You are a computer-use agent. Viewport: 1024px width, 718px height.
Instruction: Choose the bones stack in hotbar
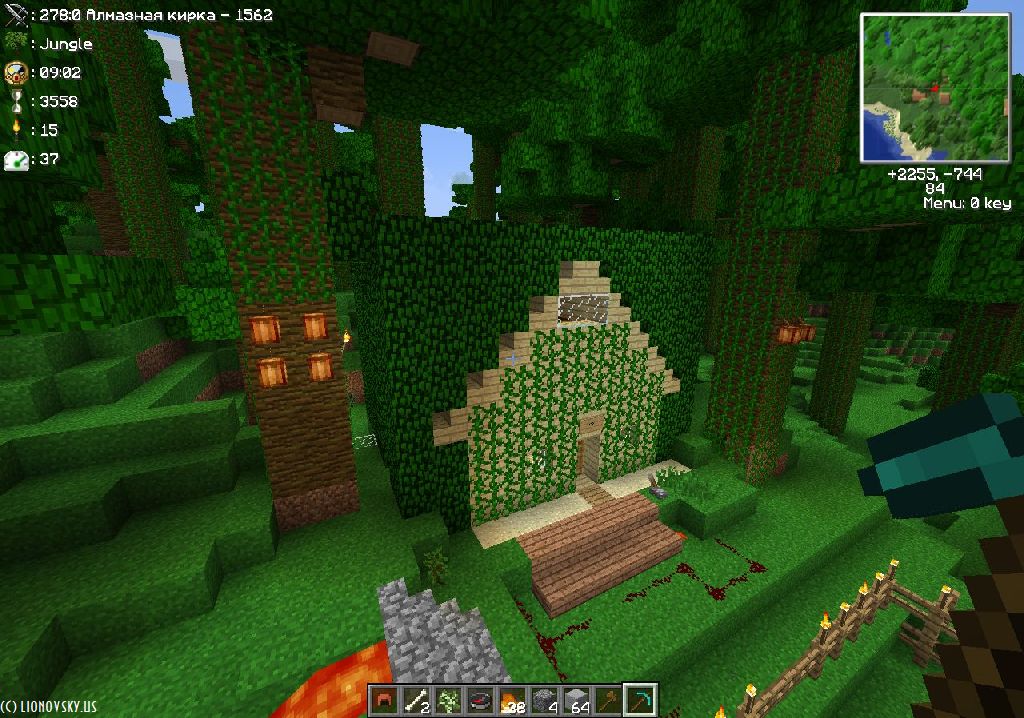[417, 700]
